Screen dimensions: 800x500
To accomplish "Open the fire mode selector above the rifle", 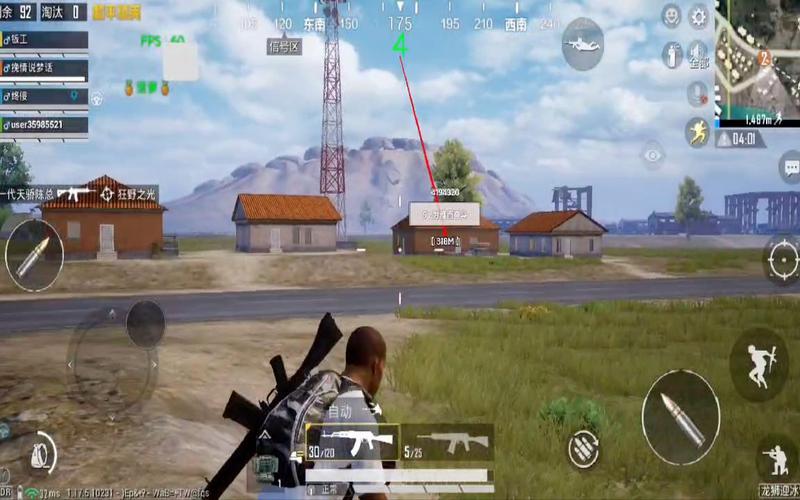I will coord(341,411).
